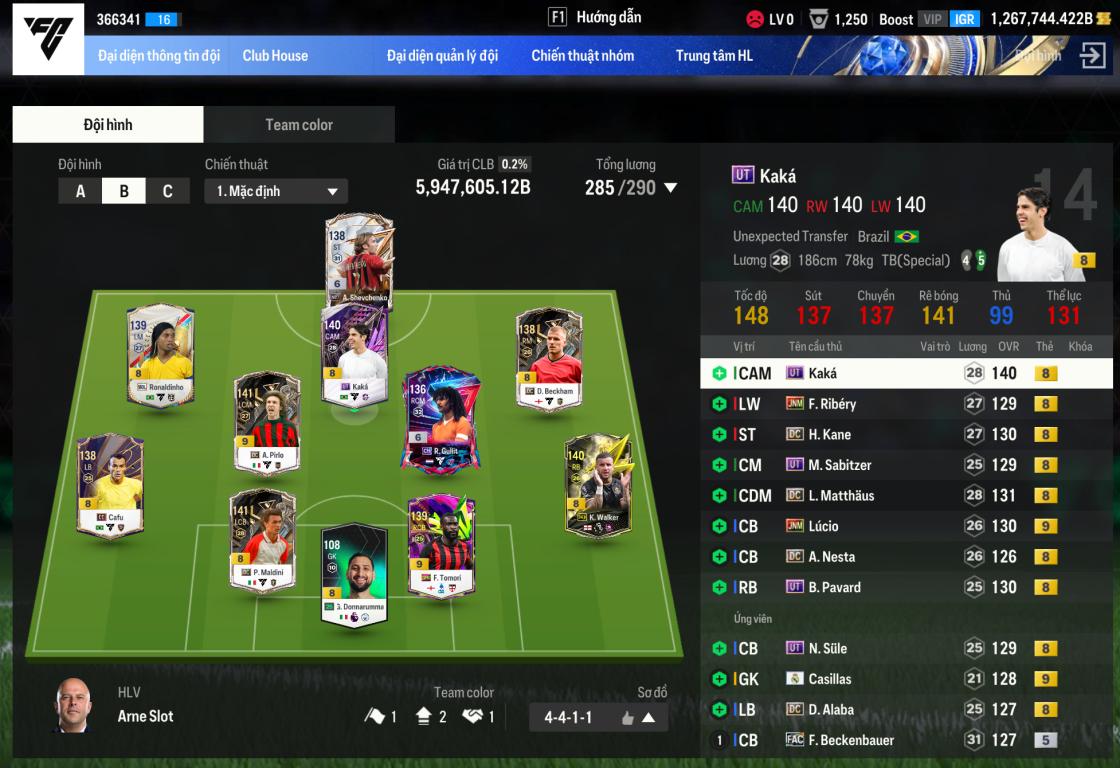Open Đại diện thông tin đội menu
This screenshot has width=1120, height=768.
click(x=159, y=56)
